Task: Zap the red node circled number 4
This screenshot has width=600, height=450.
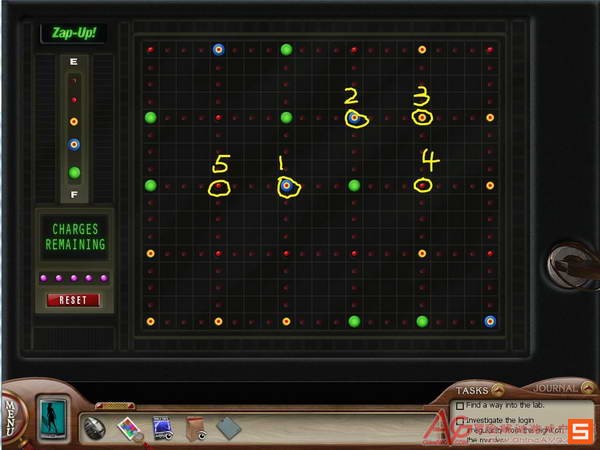Action: (422, 185)
